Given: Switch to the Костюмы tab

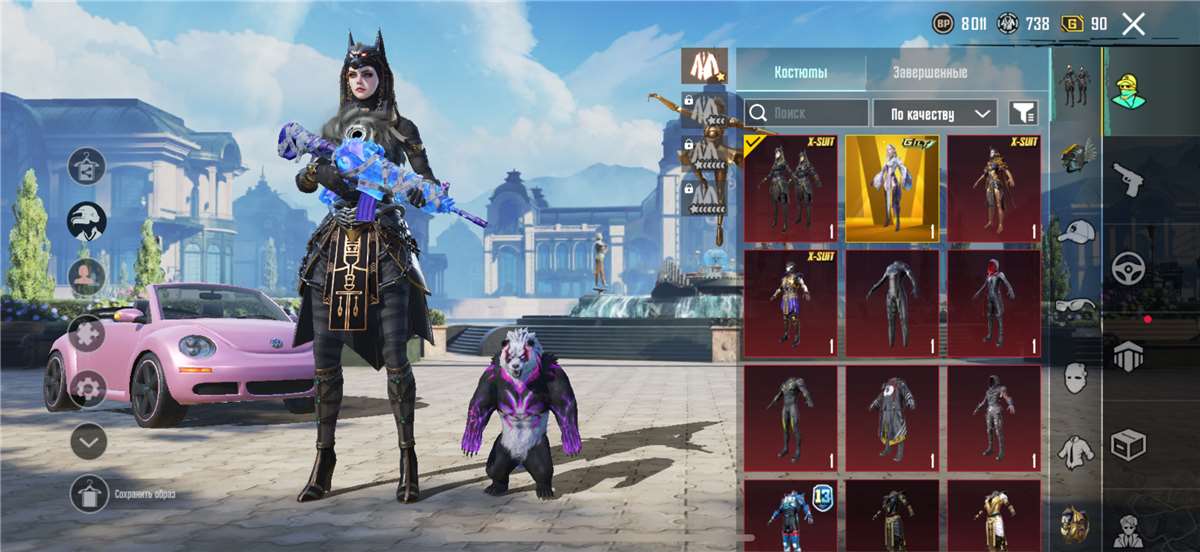Looking at the screenshot, I should (x=801, y=73).
